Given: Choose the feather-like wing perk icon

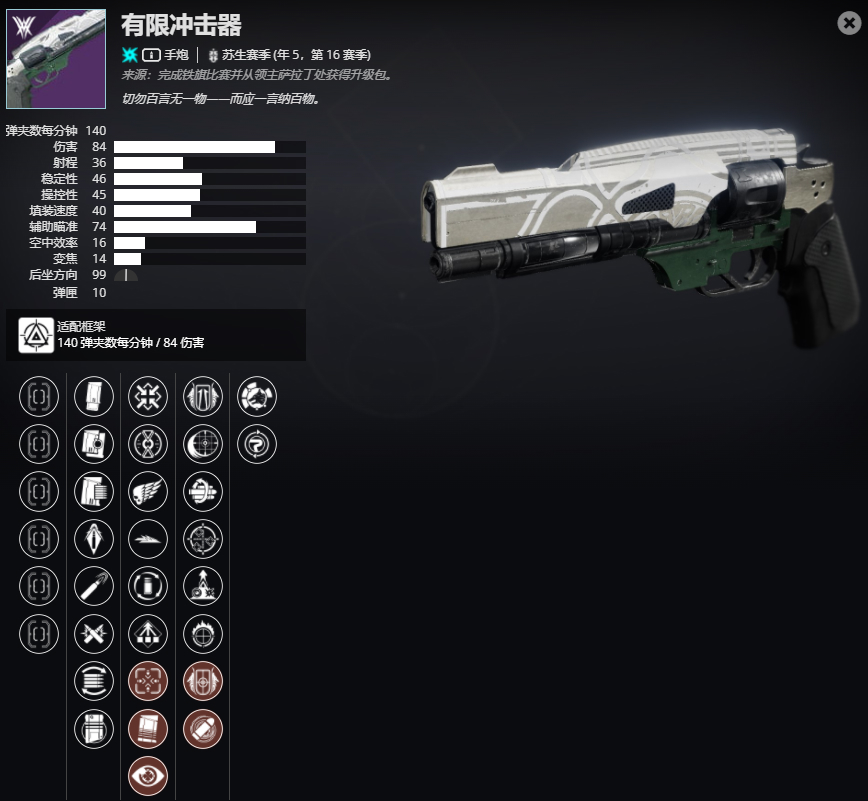Looking at the screenshot, I should 149,539.
